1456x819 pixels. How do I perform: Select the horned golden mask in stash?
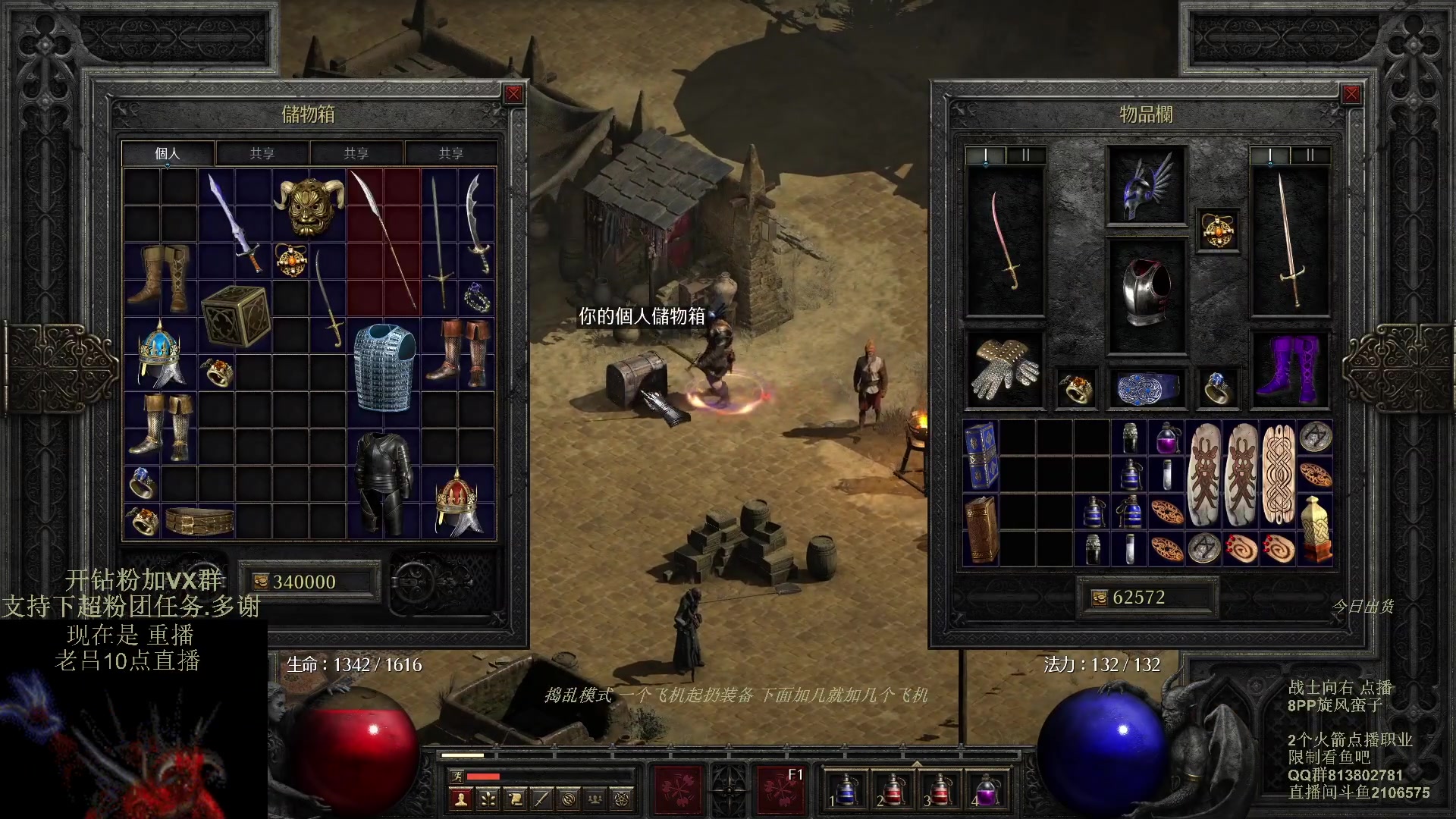click(309, 206)
